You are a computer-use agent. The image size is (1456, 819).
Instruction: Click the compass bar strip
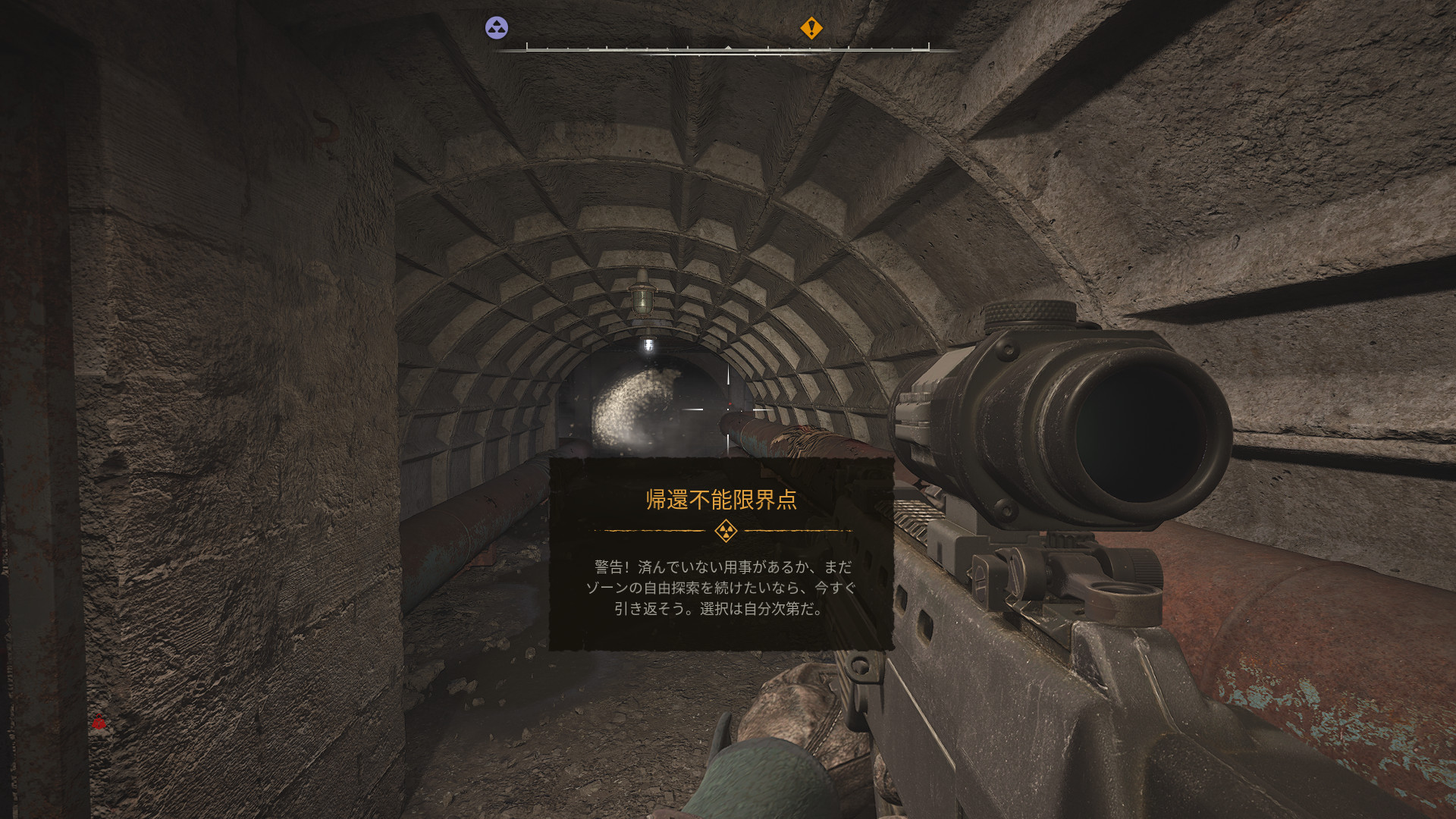tap(727, 49)
